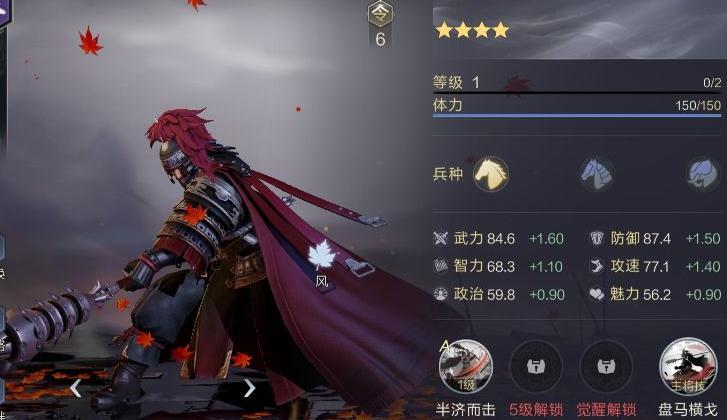Choose the blue armored horse troop icon
Image resolution: width=727 pixels, height=420 pixels.
click(x=597, y=174)
